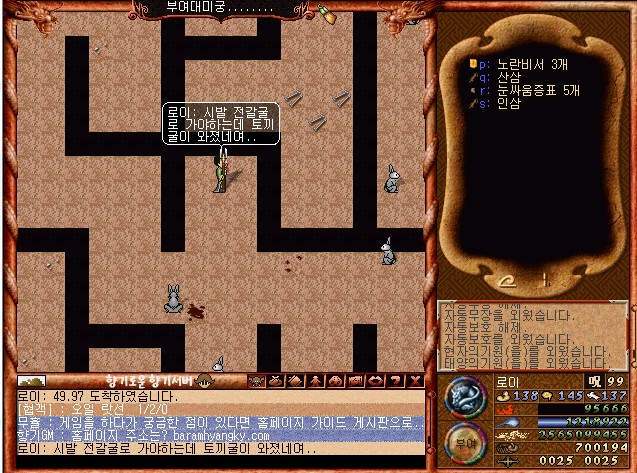Click the chat log message area
637x473 pixels.
click(x=220, y=423)
